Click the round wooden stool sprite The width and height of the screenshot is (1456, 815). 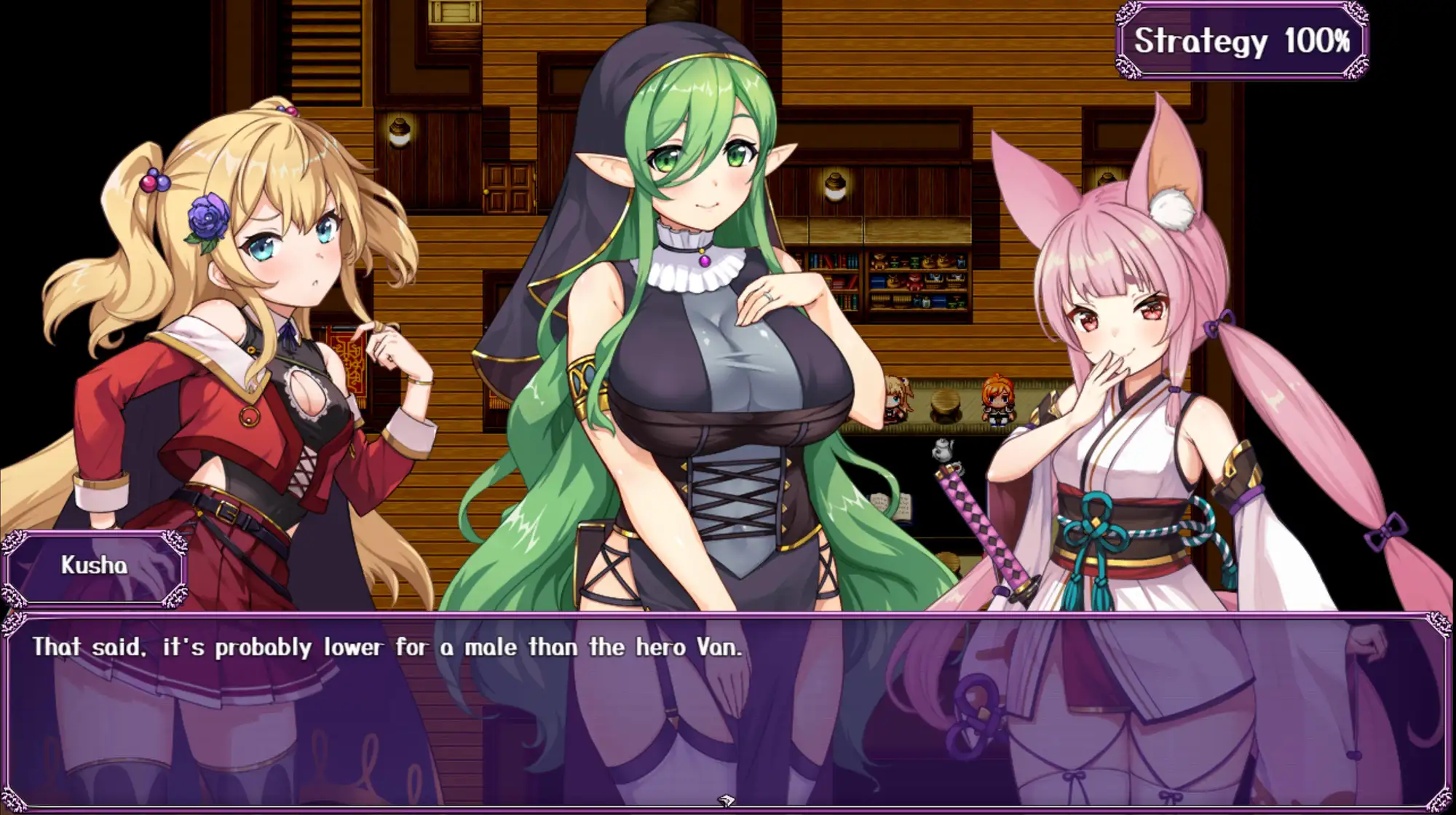(x=945, y=404)
